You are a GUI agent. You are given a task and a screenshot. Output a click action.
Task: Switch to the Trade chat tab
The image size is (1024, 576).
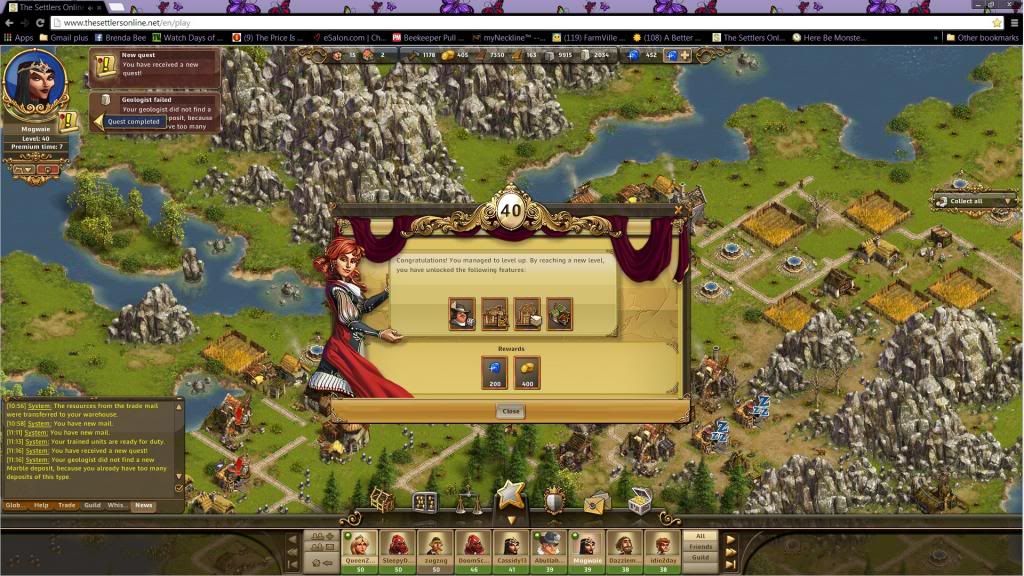pos(67,505)
